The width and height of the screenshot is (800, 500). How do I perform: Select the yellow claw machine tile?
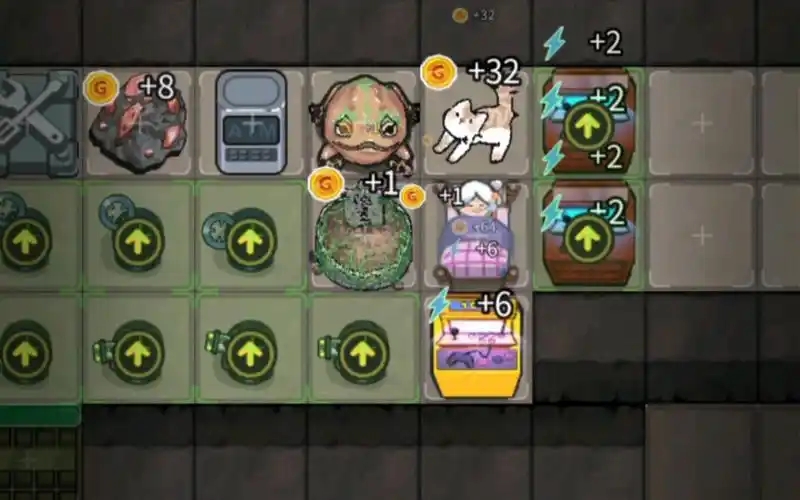pos(477,350)
